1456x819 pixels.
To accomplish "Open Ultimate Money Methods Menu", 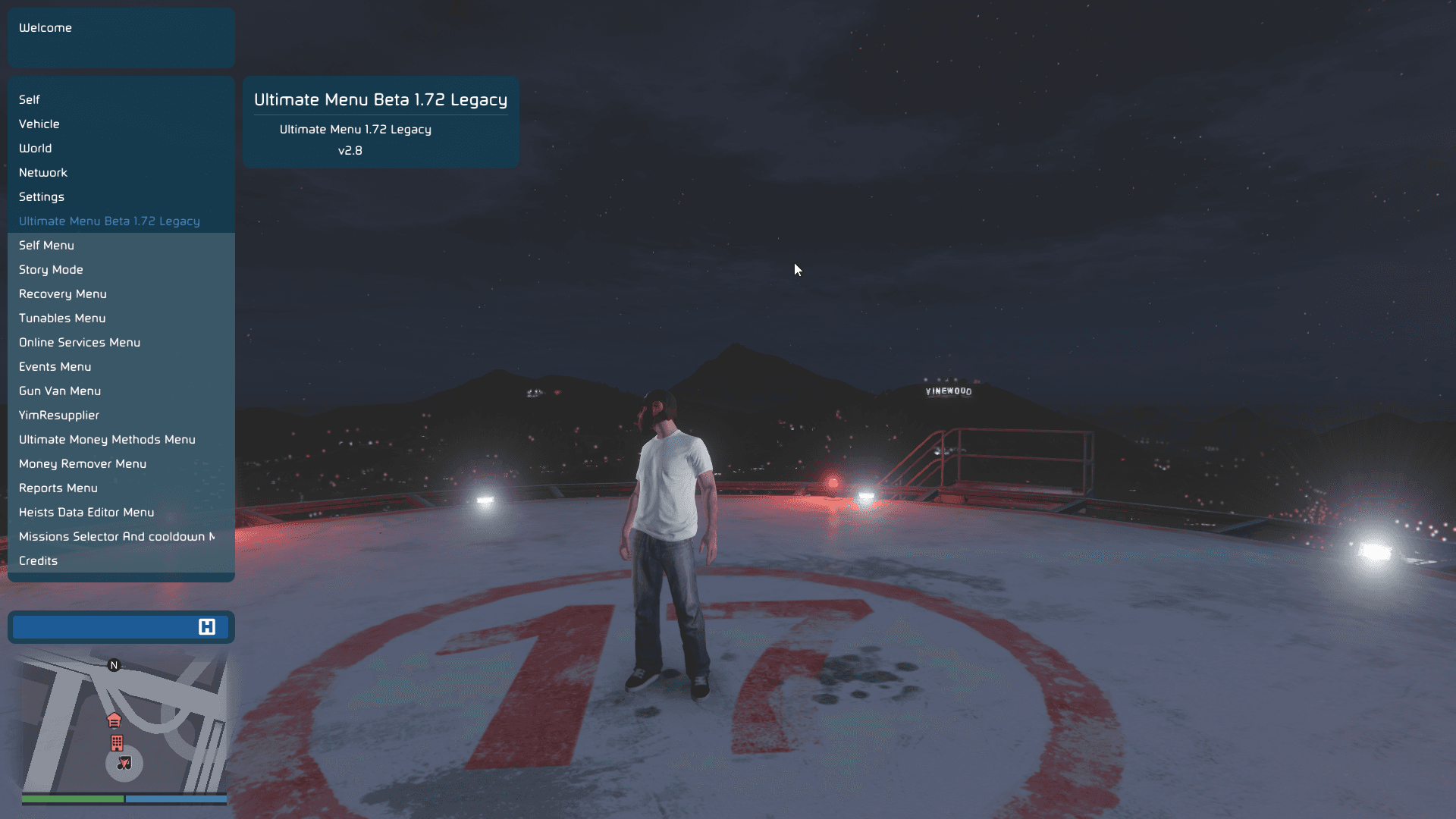I will (x=107, y=439).
